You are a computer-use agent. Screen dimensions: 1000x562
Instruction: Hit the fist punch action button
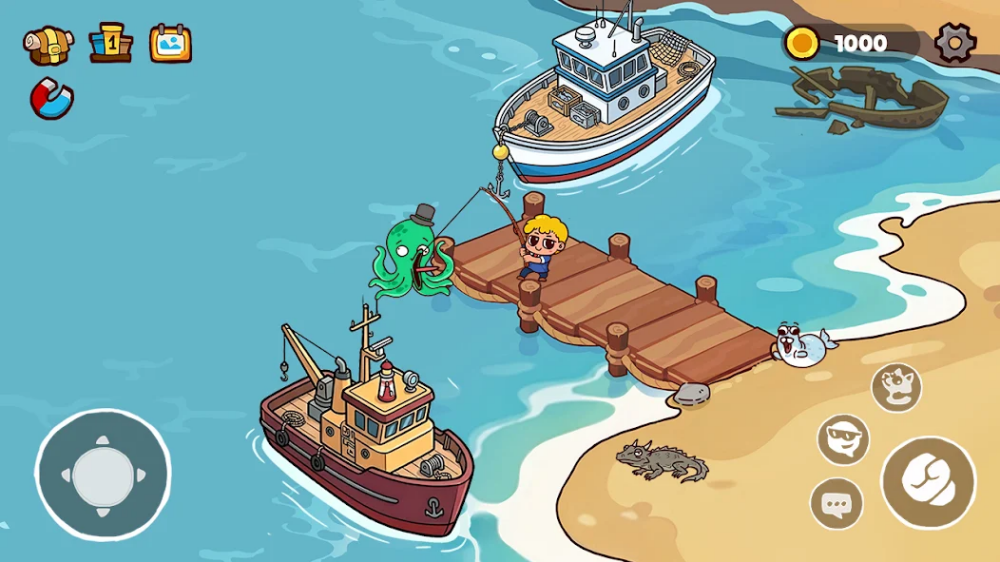pos(927,482)
